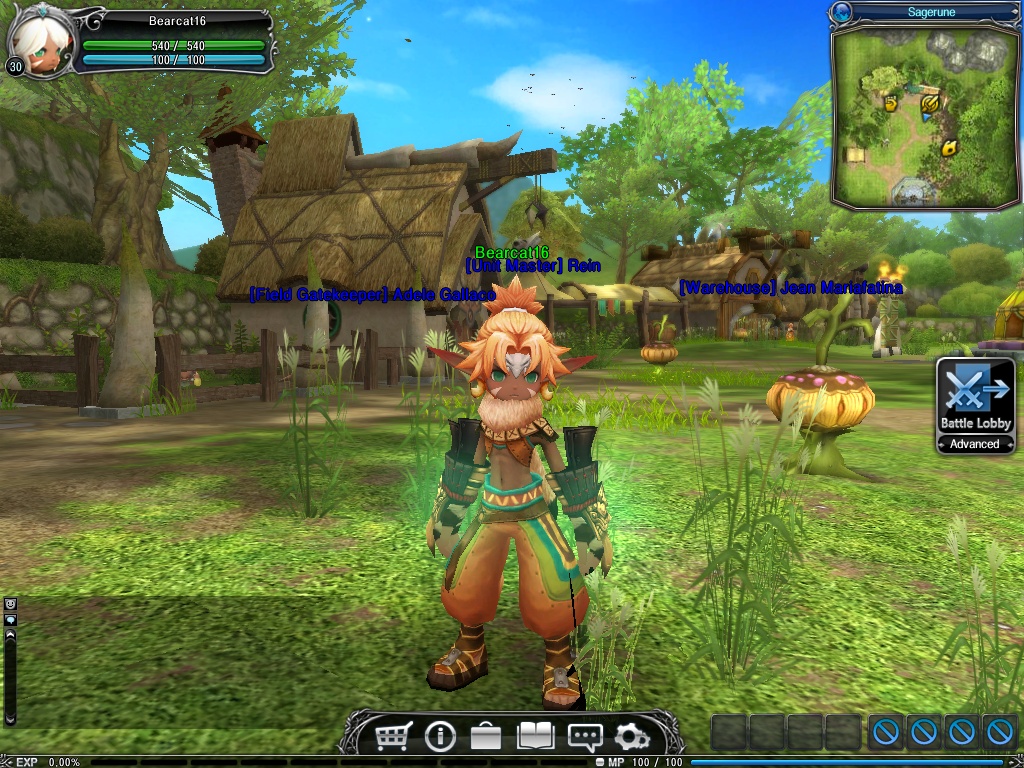1024x768 pixels.
Task: Select the sword emblem marker on minimap
Action: (930, 102)
